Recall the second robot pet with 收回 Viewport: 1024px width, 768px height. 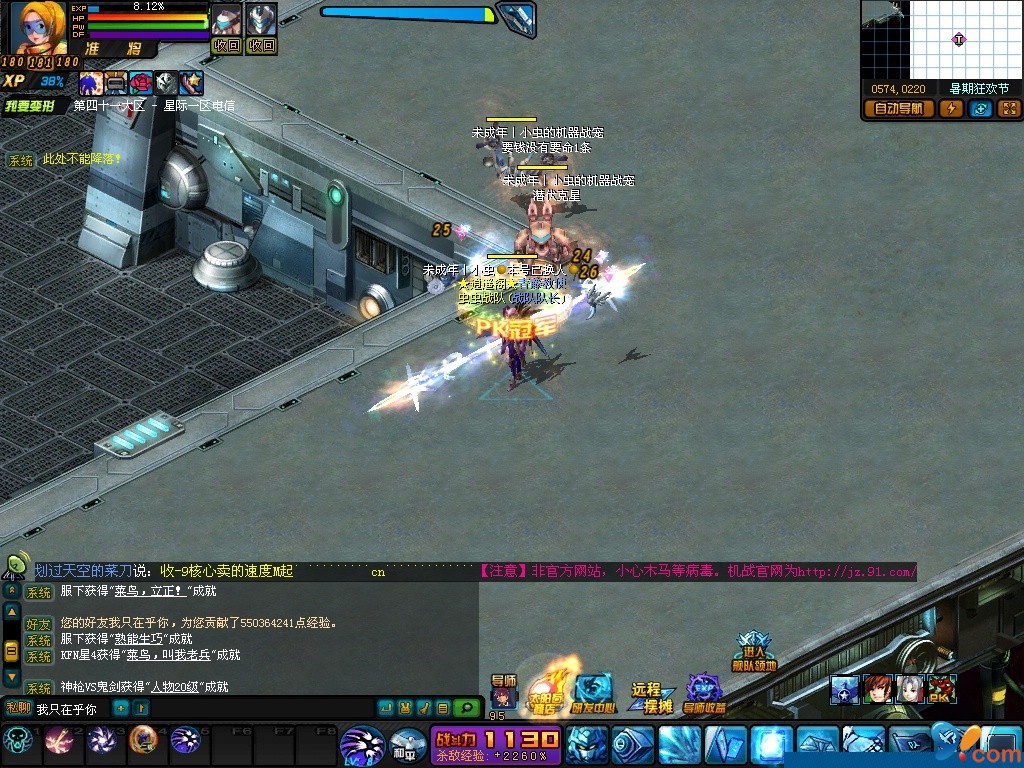click(x=261, y=46)
